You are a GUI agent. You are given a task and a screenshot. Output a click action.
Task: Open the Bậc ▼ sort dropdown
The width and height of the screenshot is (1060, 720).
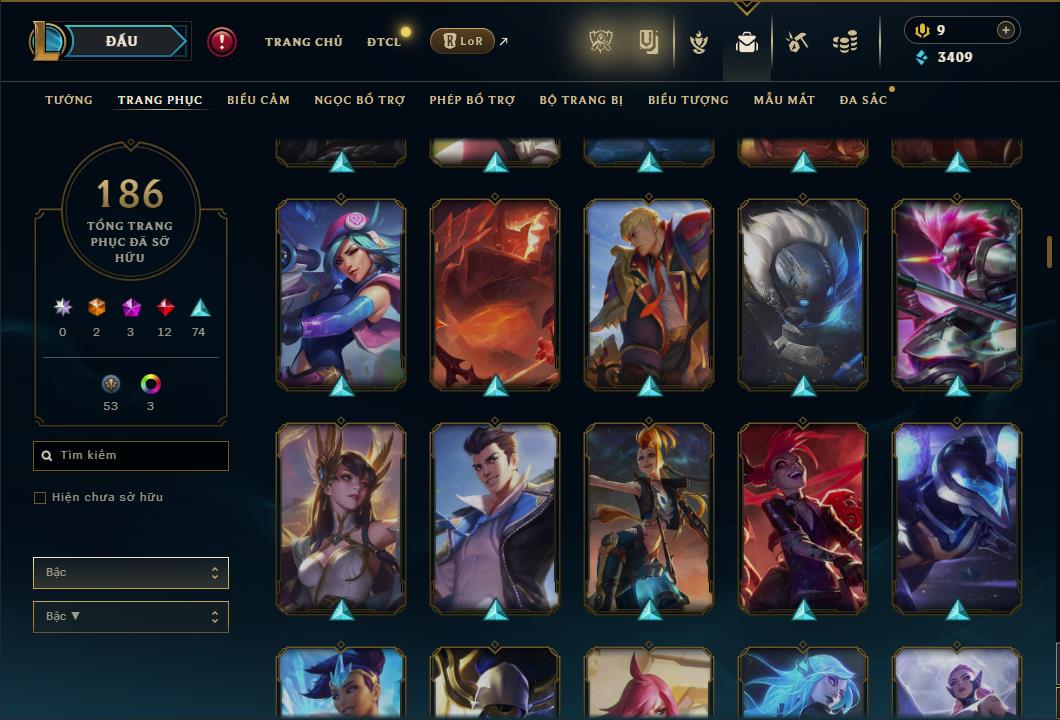(131, 617)
